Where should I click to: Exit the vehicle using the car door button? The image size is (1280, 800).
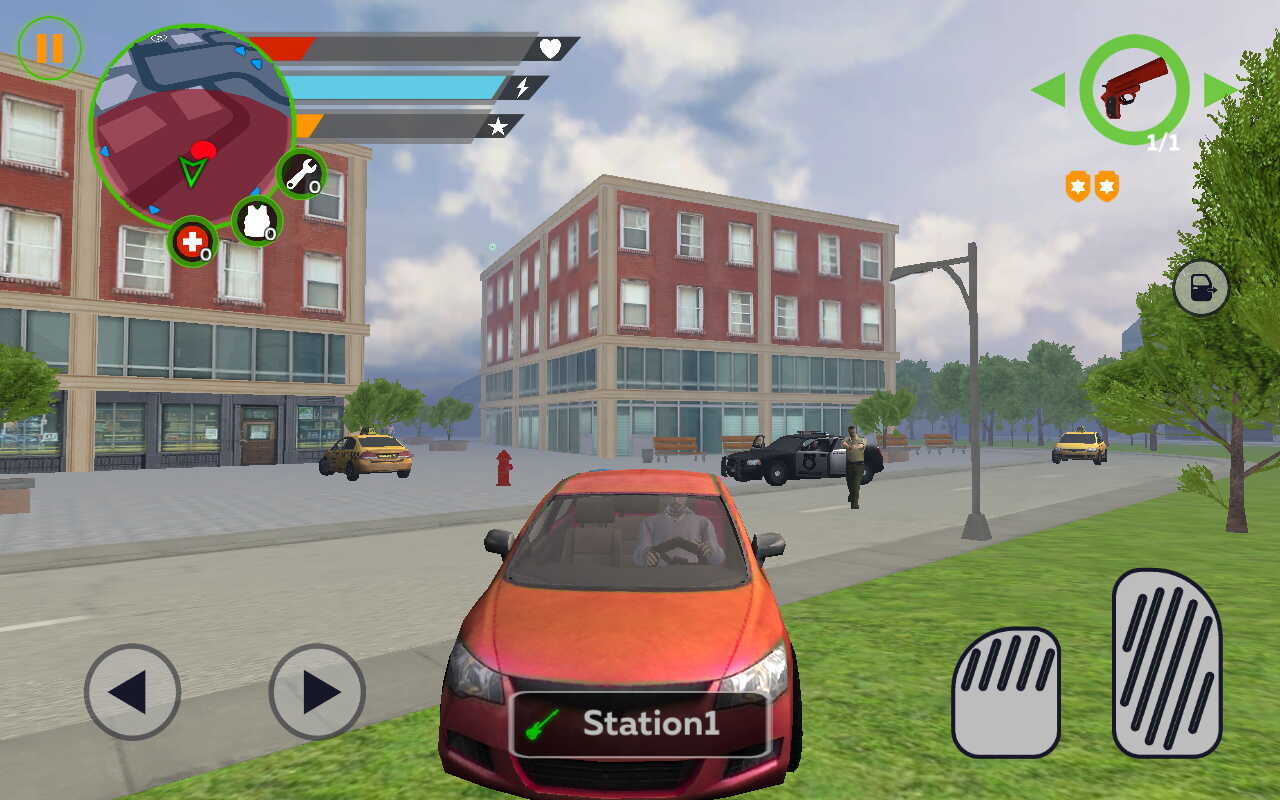(x=1201, y=288)
